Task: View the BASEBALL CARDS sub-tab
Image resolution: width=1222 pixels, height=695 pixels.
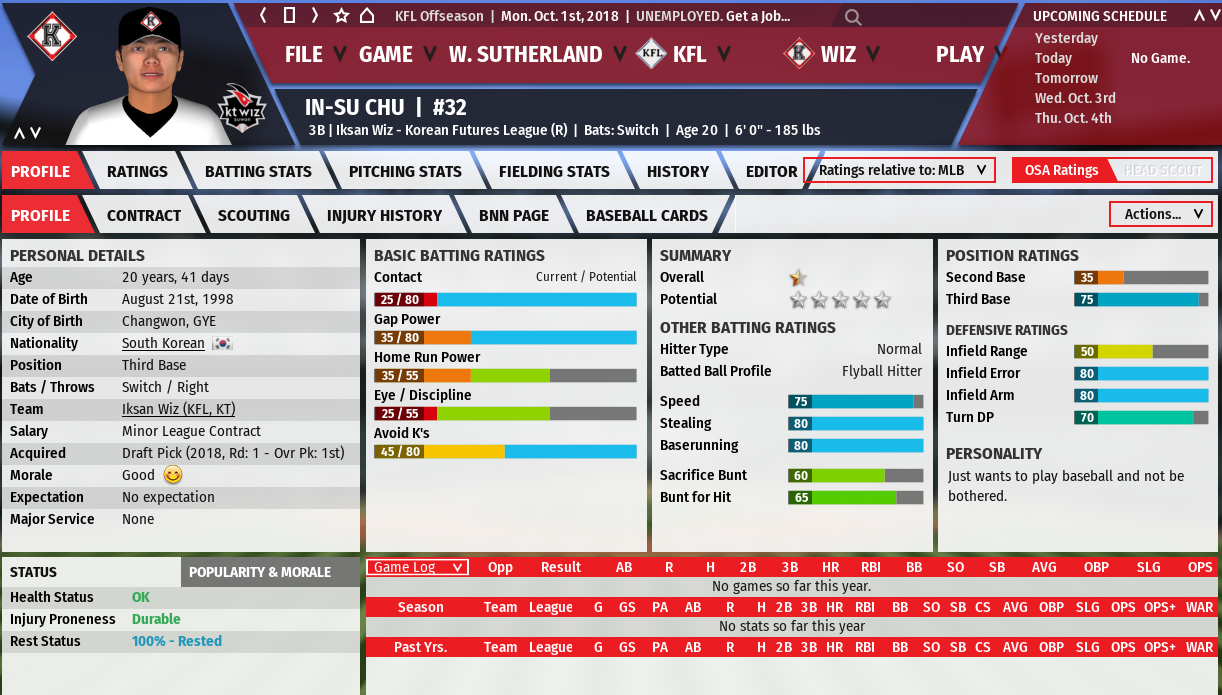Action: [646, 215]
